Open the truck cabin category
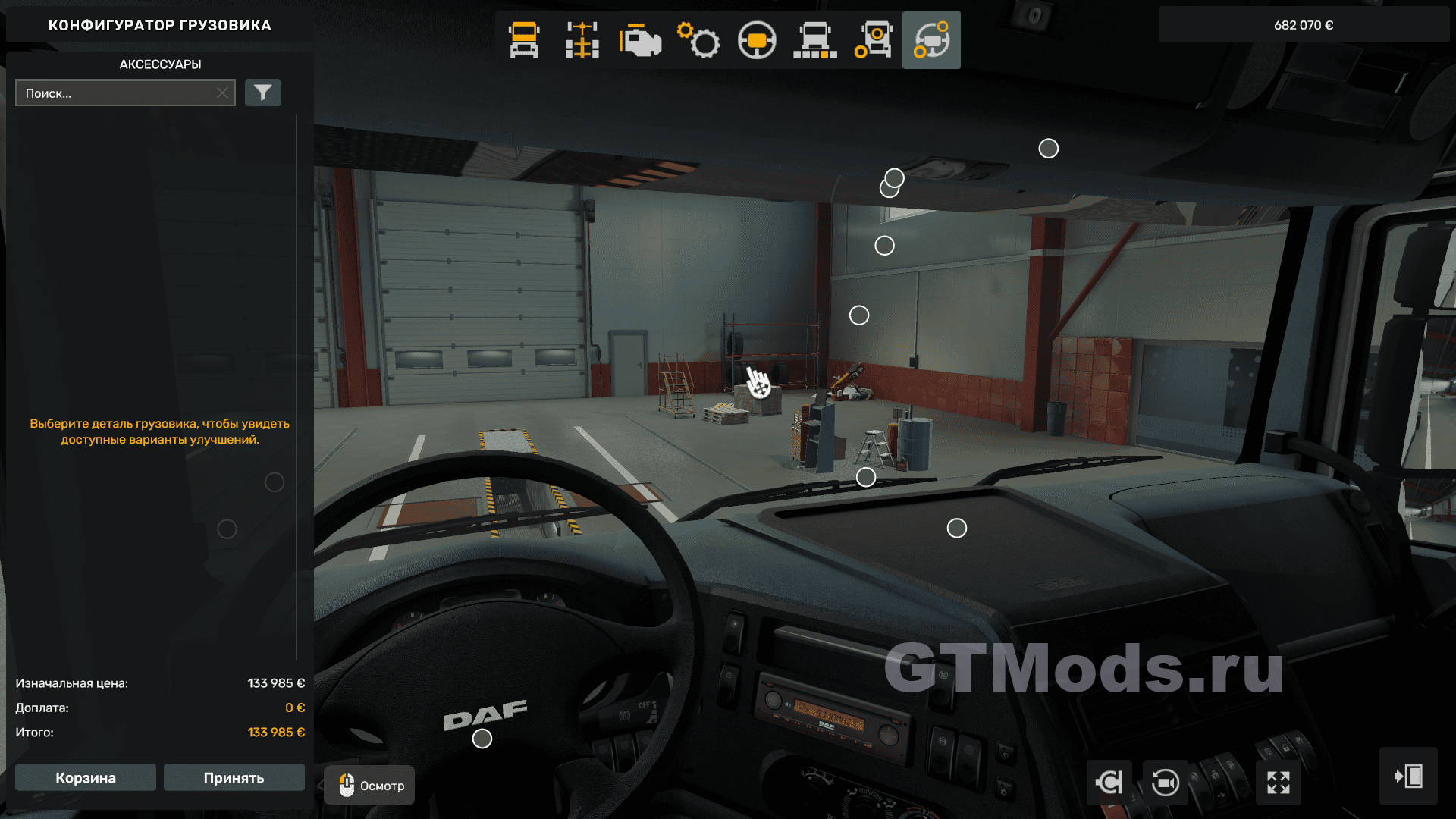1456x819 pixels. [x=524, y=40]
